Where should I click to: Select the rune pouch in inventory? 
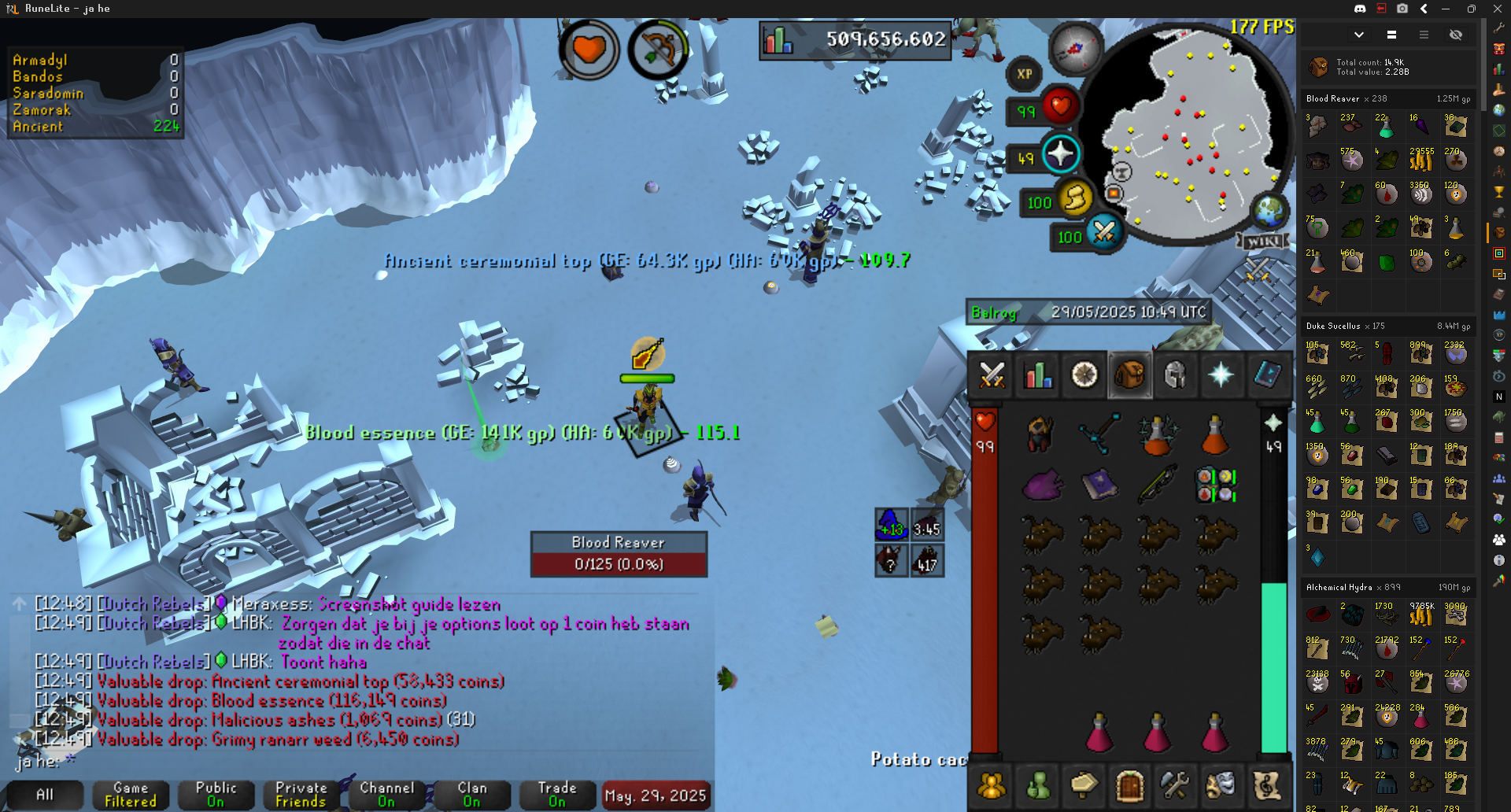[x=1215, y=485]
